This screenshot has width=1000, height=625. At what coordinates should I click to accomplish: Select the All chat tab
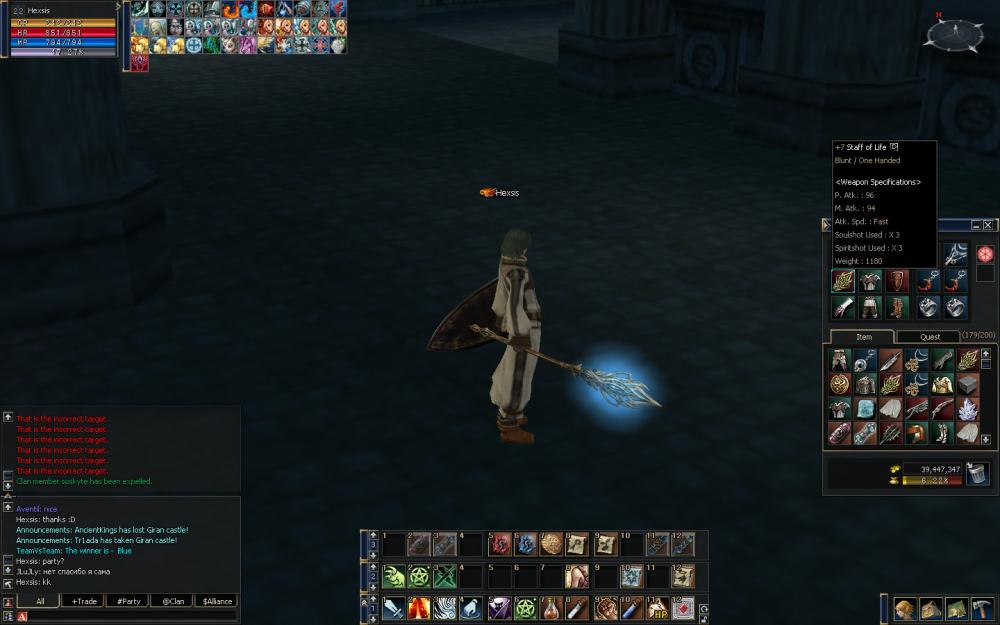pos(40,601)
